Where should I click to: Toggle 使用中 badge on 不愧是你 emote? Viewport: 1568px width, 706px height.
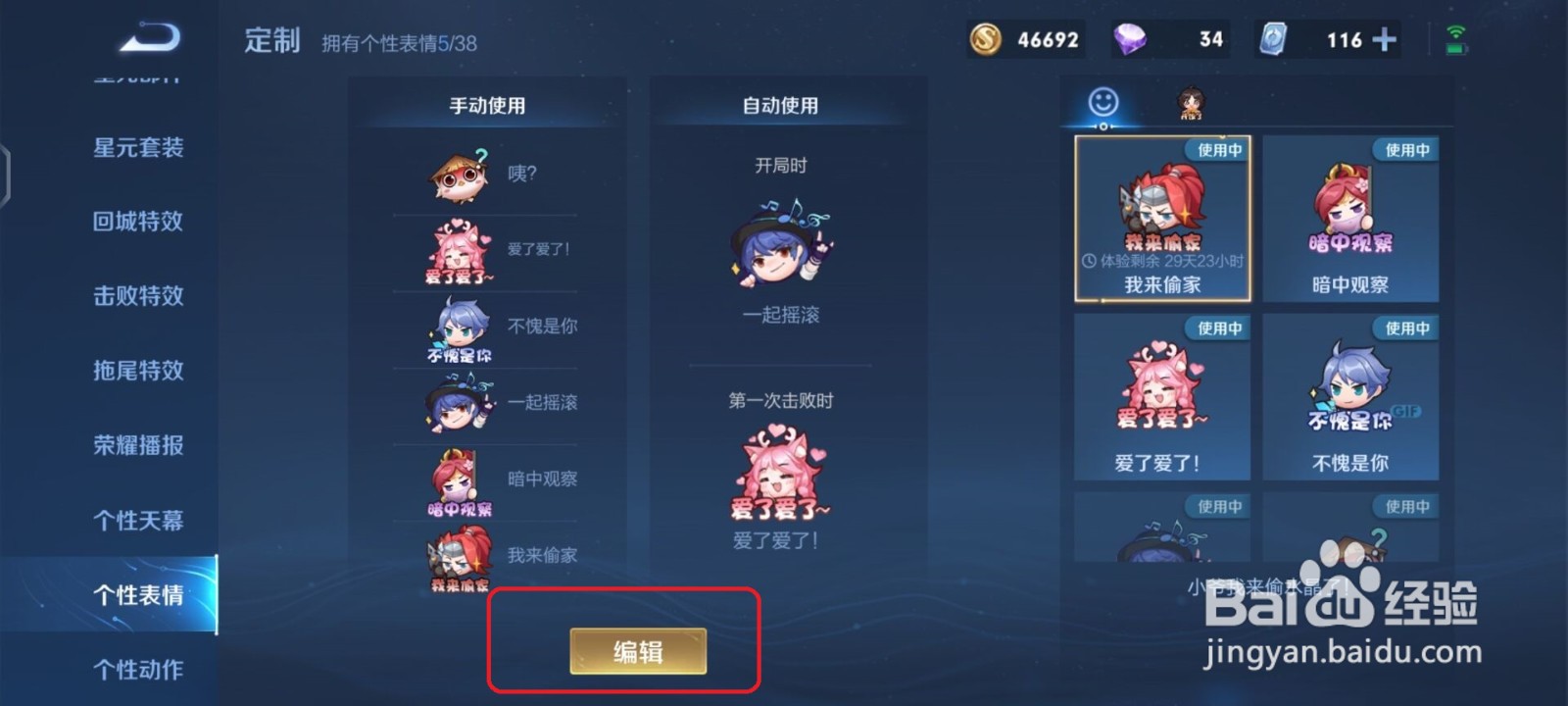pos(1405,328)
